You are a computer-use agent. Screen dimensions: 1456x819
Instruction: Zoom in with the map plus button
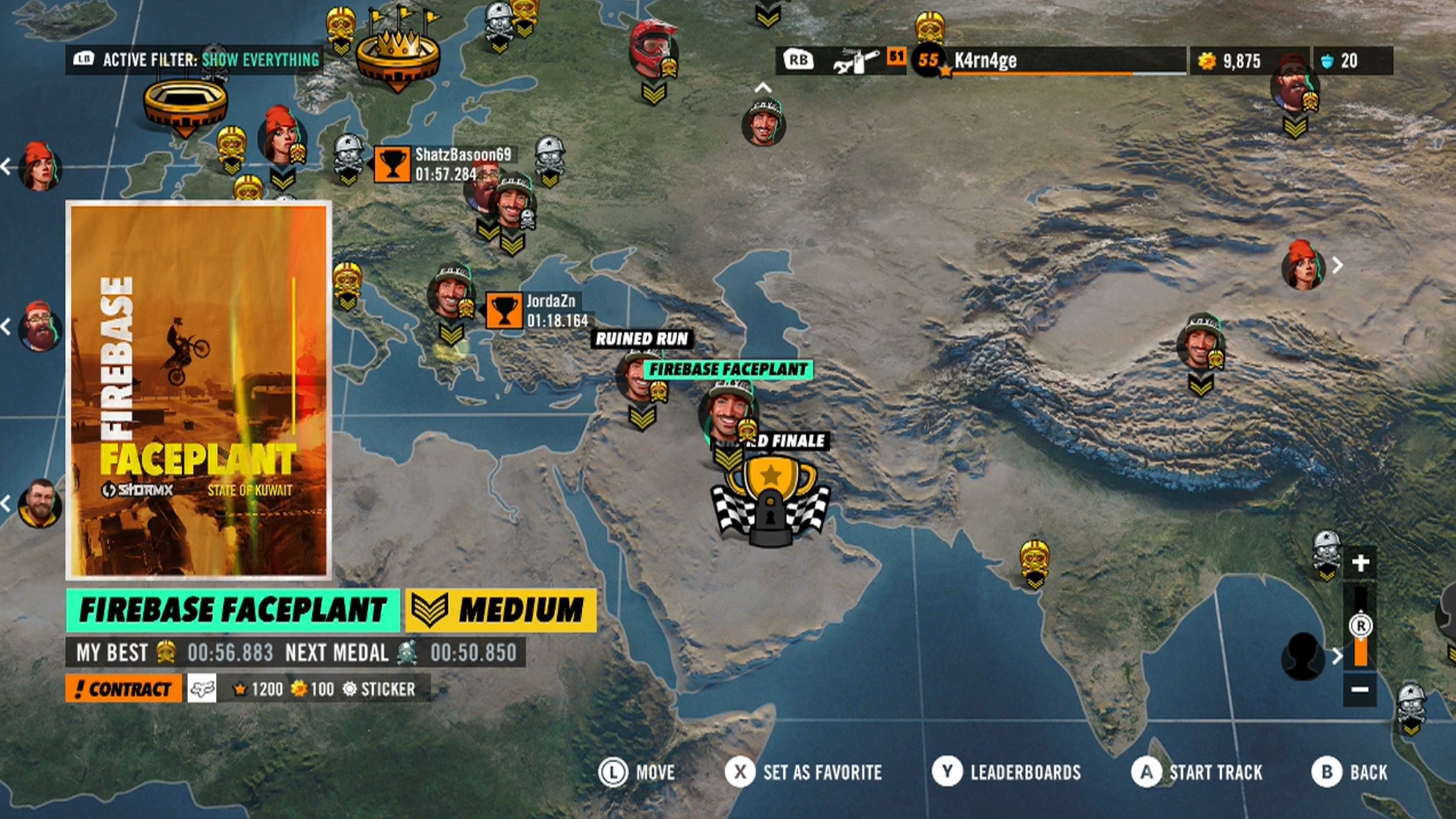point(1360,563)
